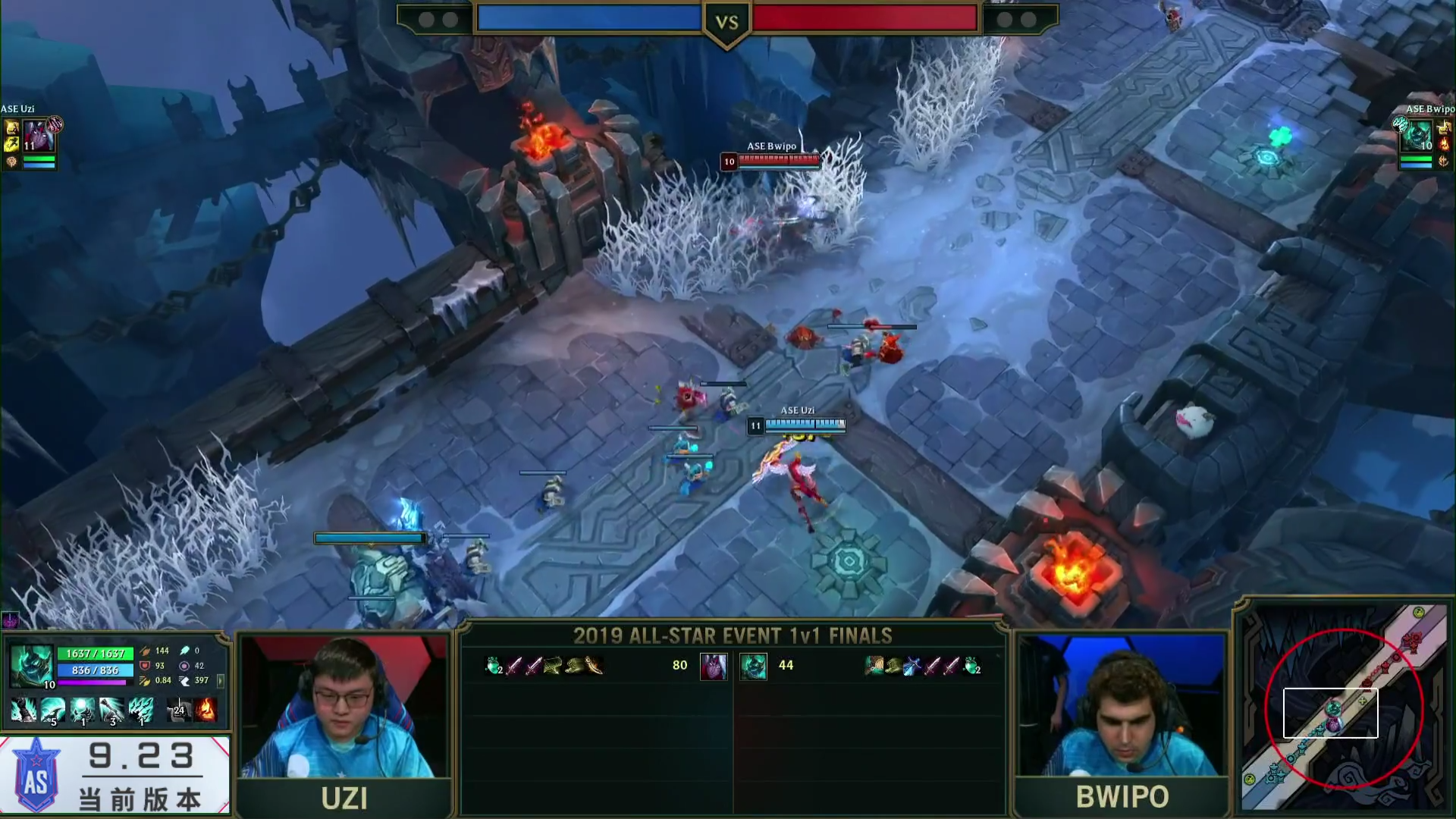The width and height of the screenshot is (1456, 819).
Task: Click Thresh's Damnation passive icon
Action: click(24, 711)
